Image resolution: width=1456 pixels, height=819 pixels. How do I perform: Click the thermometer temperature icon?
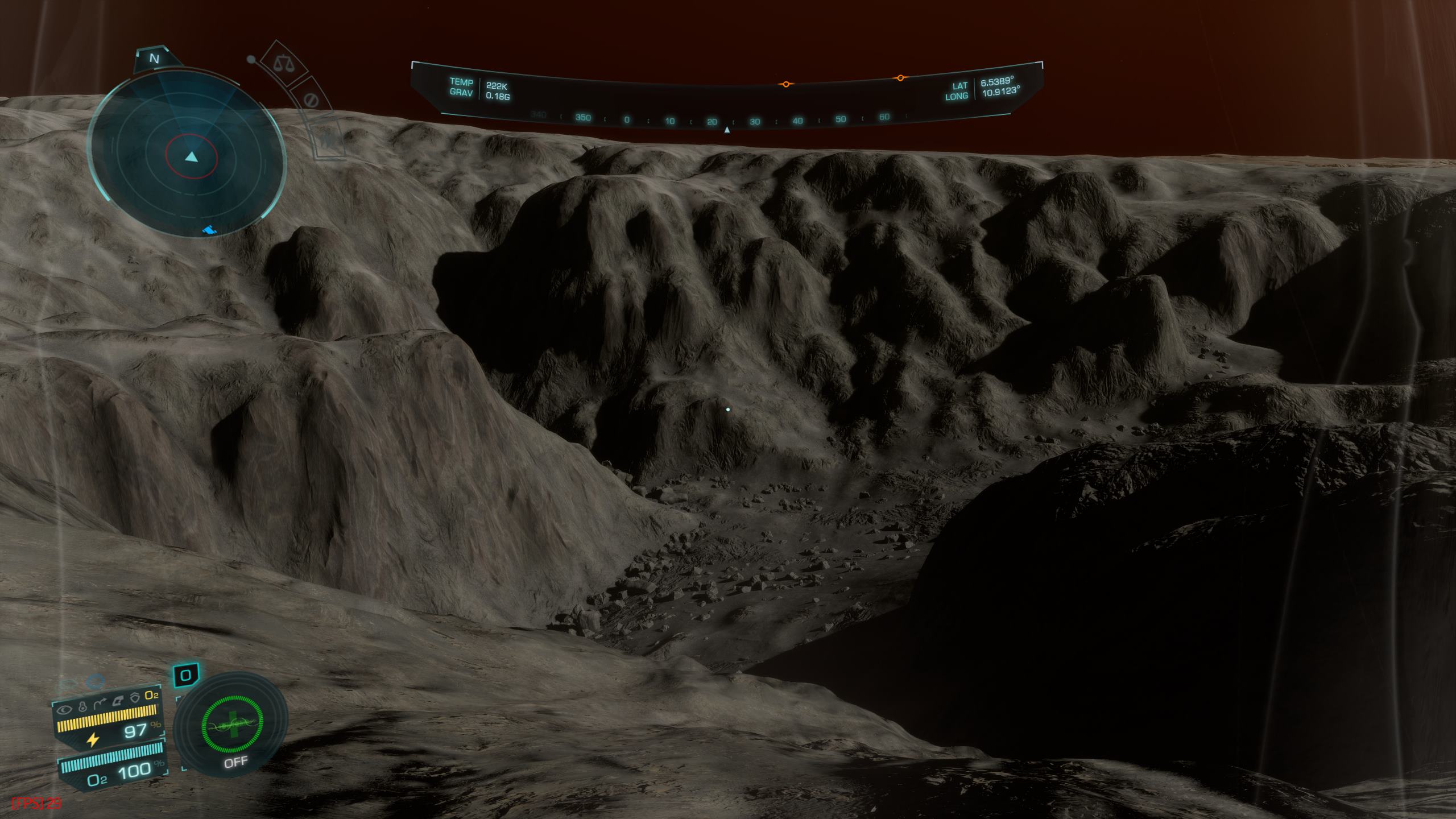82,708
